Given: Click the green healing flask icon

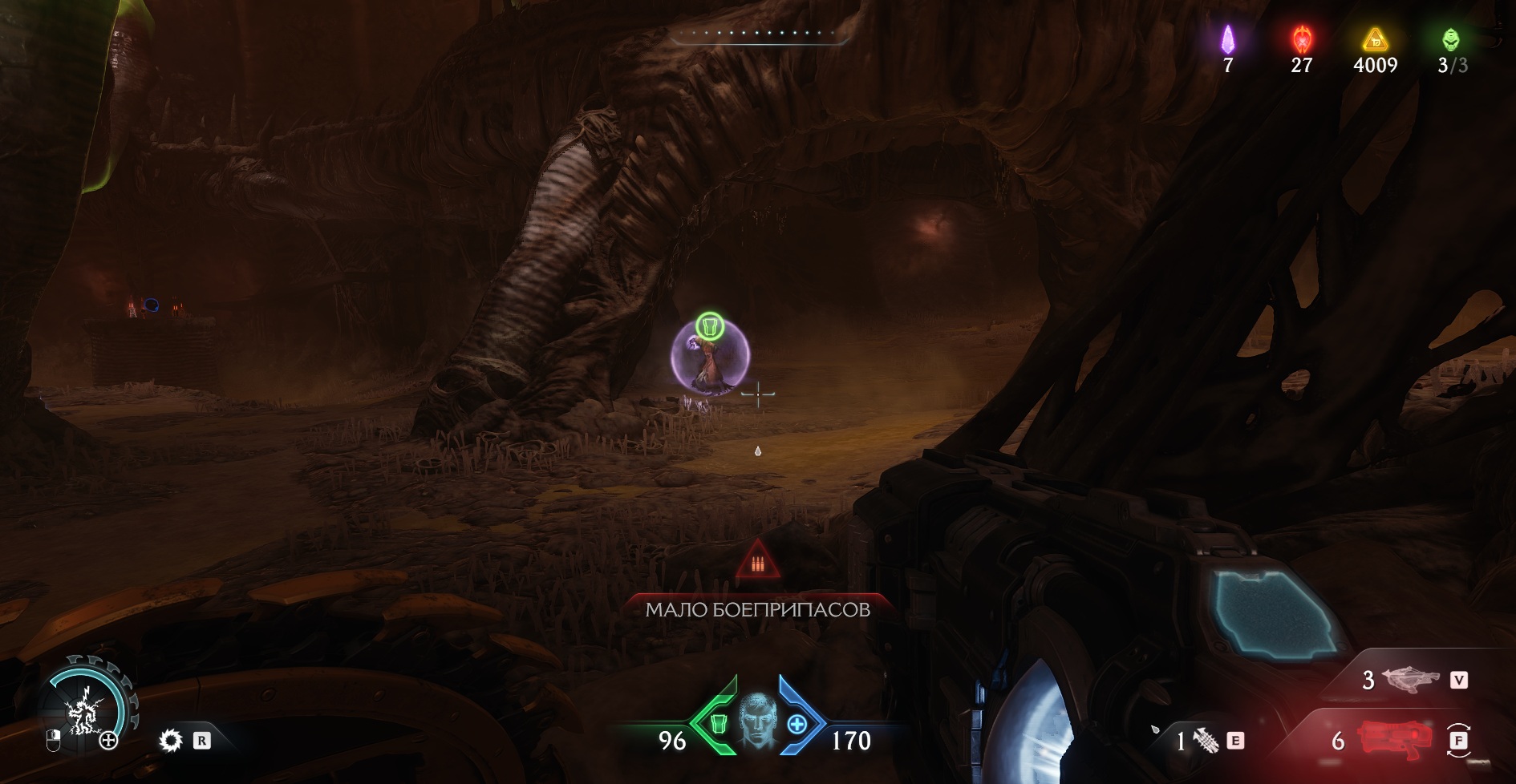Looking at the screenshot, I should 718,724.
